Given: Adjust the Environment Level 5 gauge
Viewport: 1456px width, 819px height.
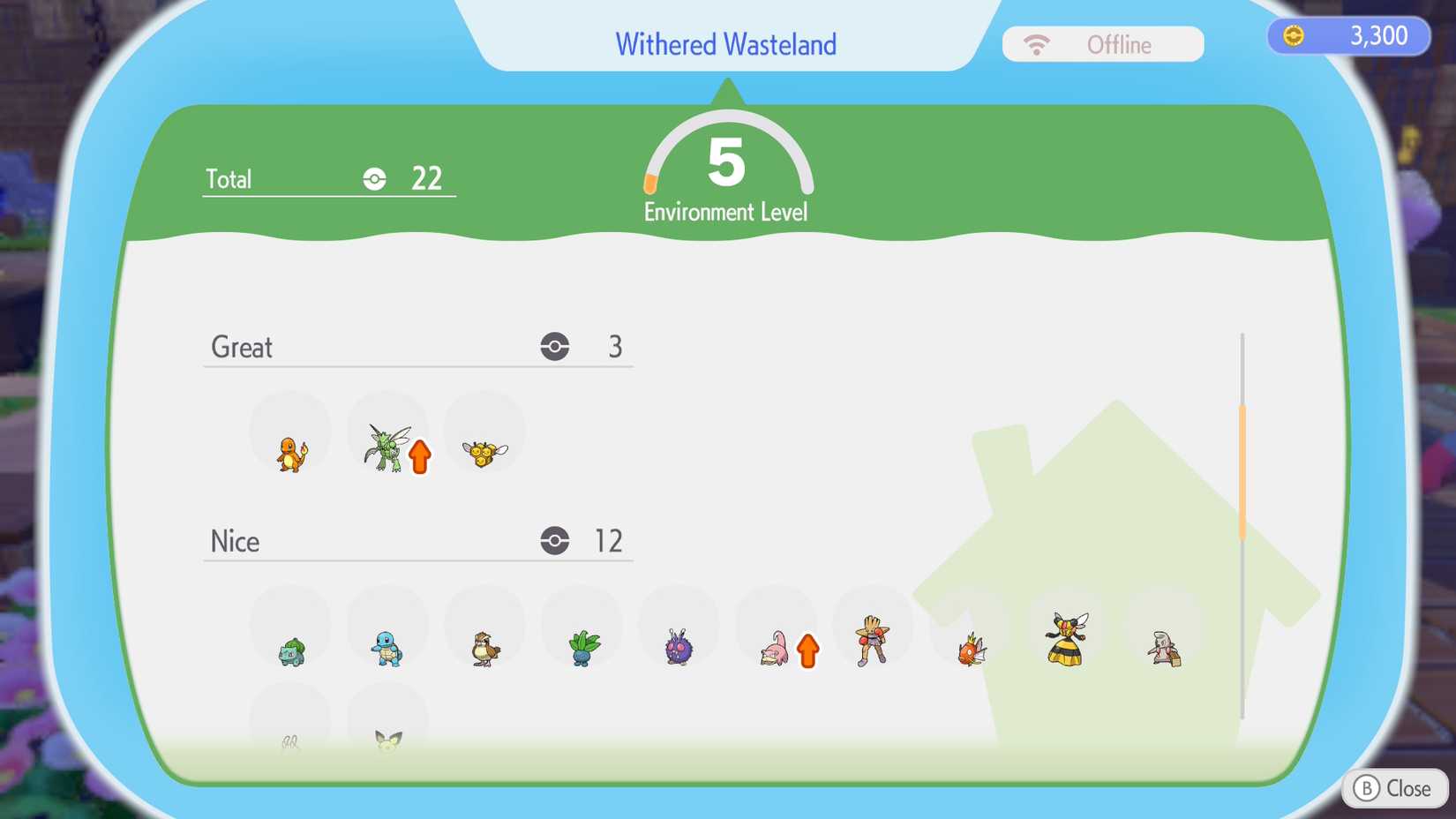Looking at the screenshot, I should pos(725,168).
